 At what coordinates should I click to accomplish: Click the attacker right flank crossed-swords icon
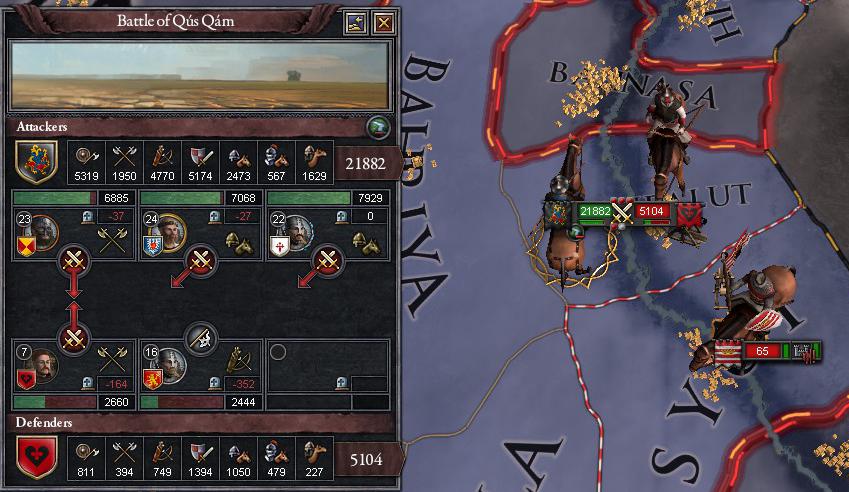(329, 262)
